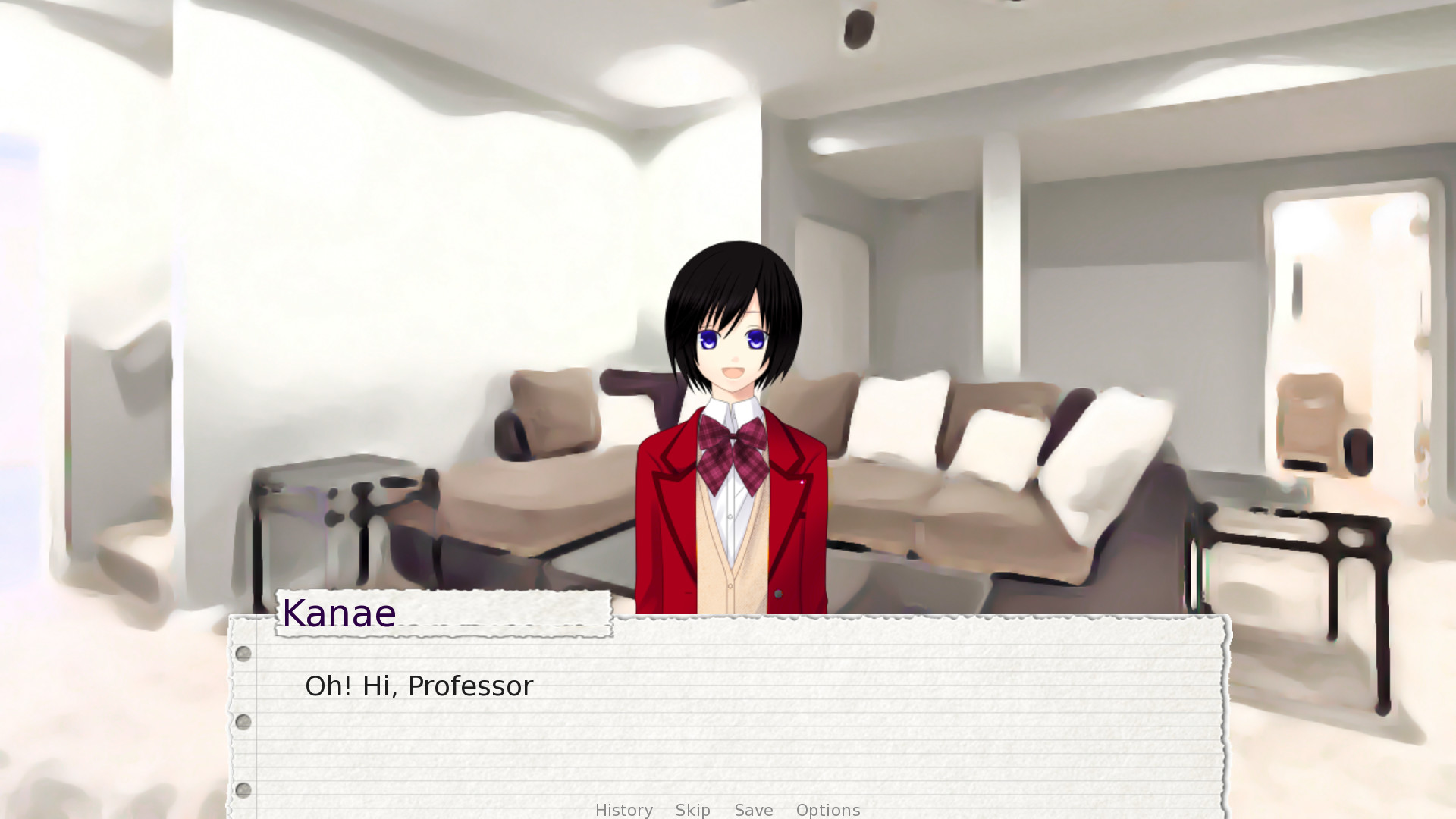Click the notebook paper dialogue panel
The height and width of the screenshot is (819, 1456).
pos(728,720)
